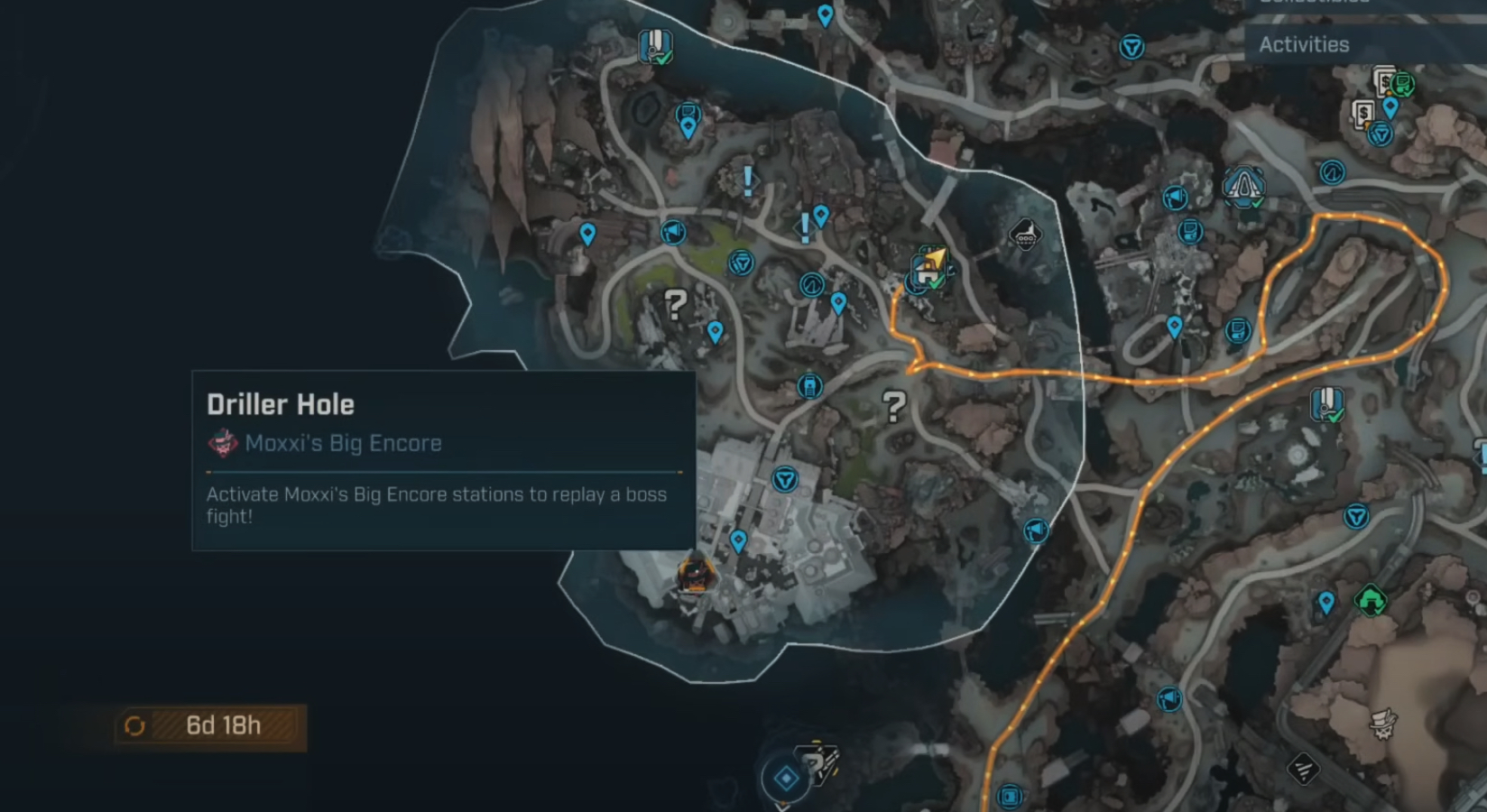Choose the green house map marker

(1370, 599)
